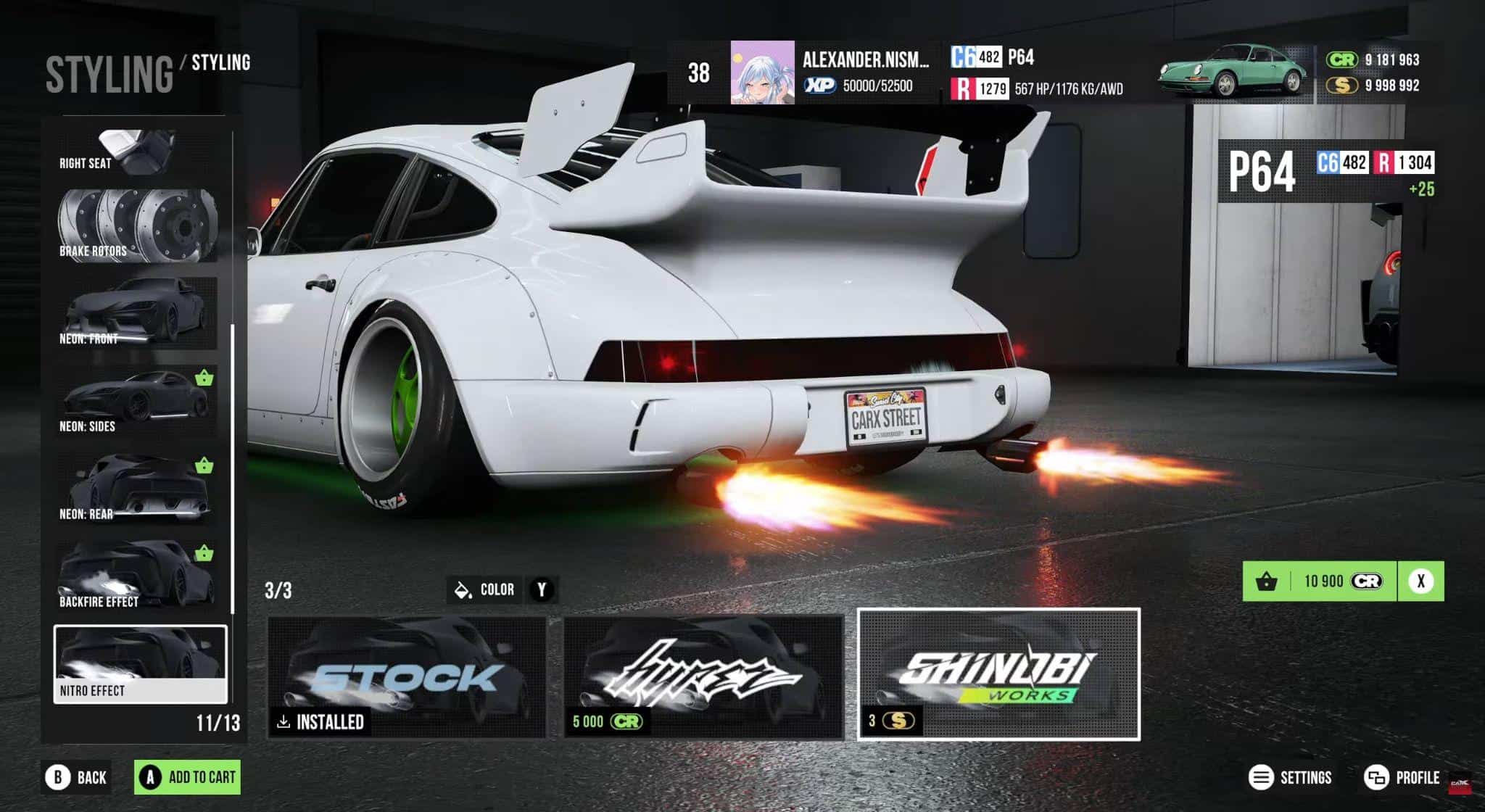
Task: Click the player avatar portrait
Action: (x=762, y=72)
